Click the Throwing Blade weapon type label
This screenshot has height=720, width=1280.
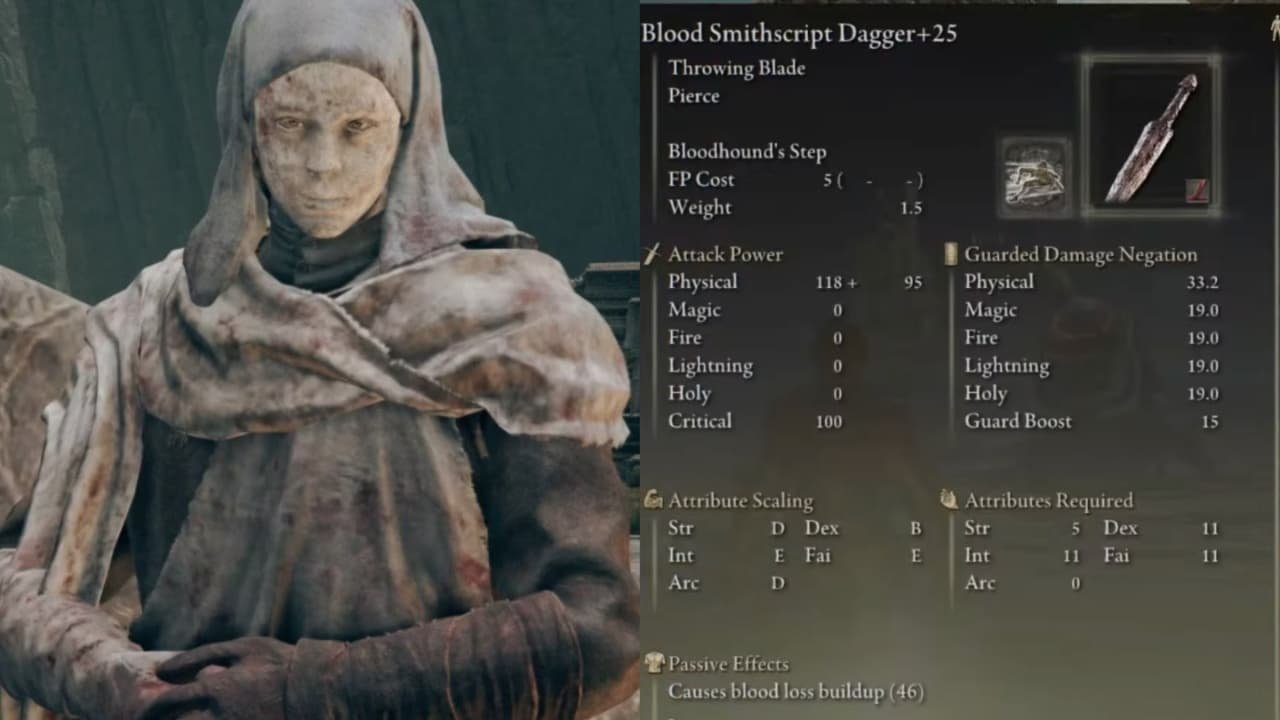739,68
